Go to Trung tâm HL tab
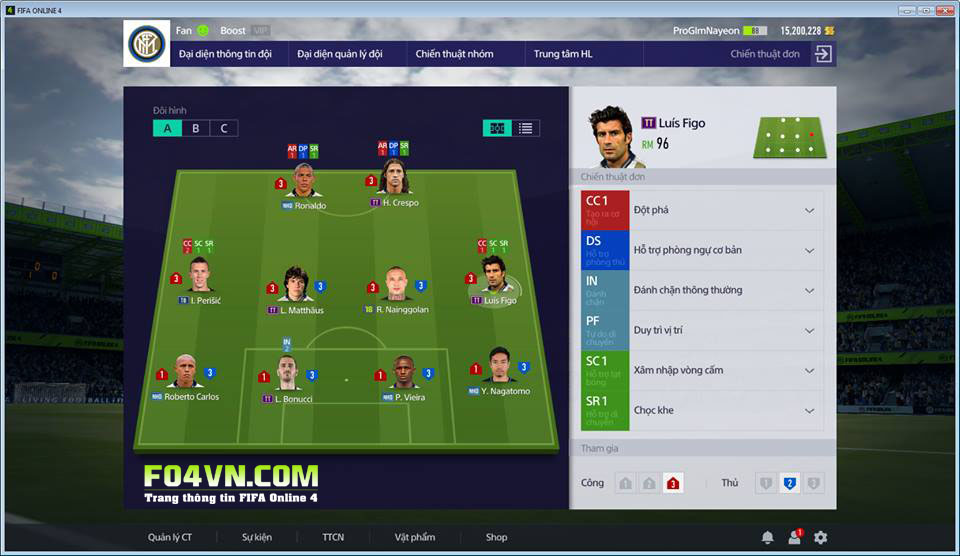Screen dimensions: 960x556 point(563,54)
